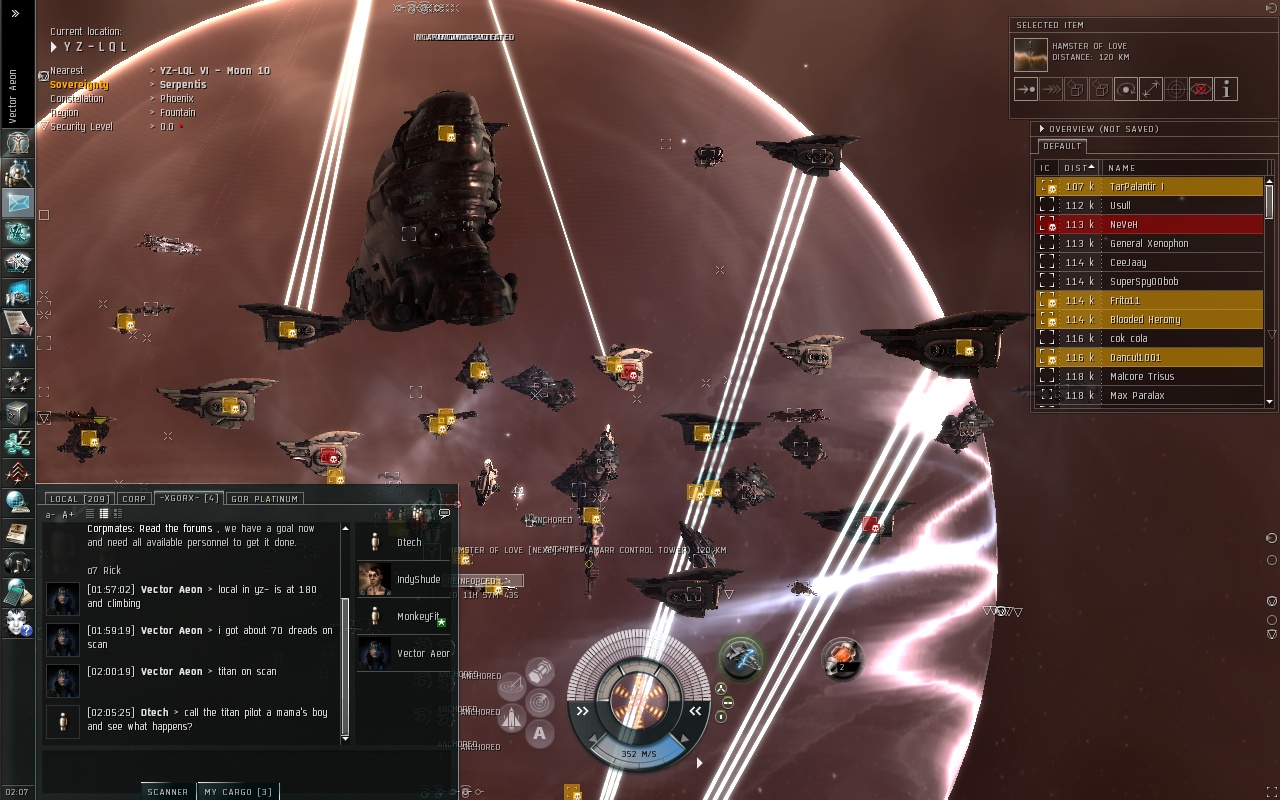Orbit the selected item
Screen dimensions: 1280x800
(x=1126, y=89)
